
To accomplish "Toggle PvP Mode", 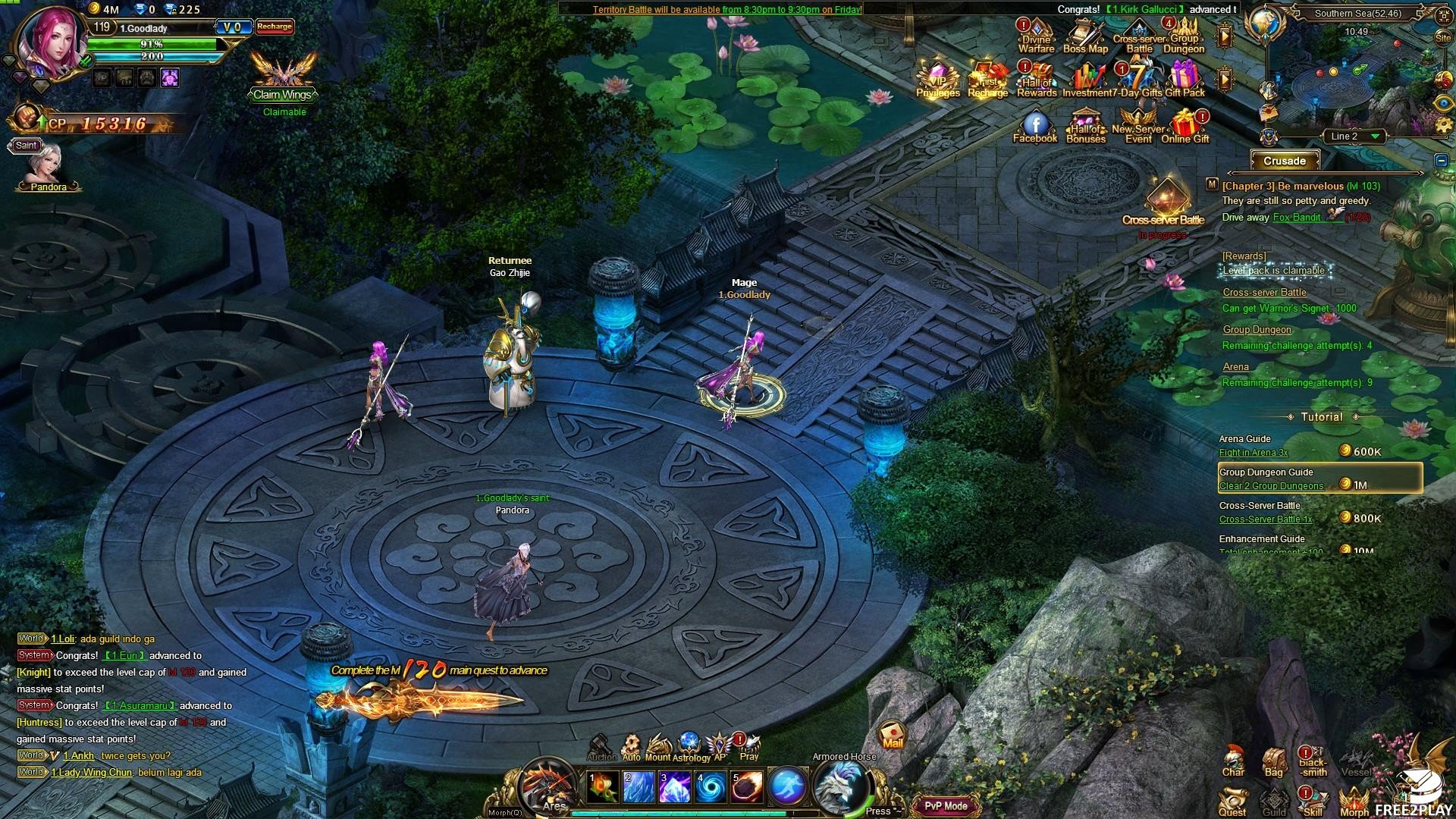I will point(946,806).
